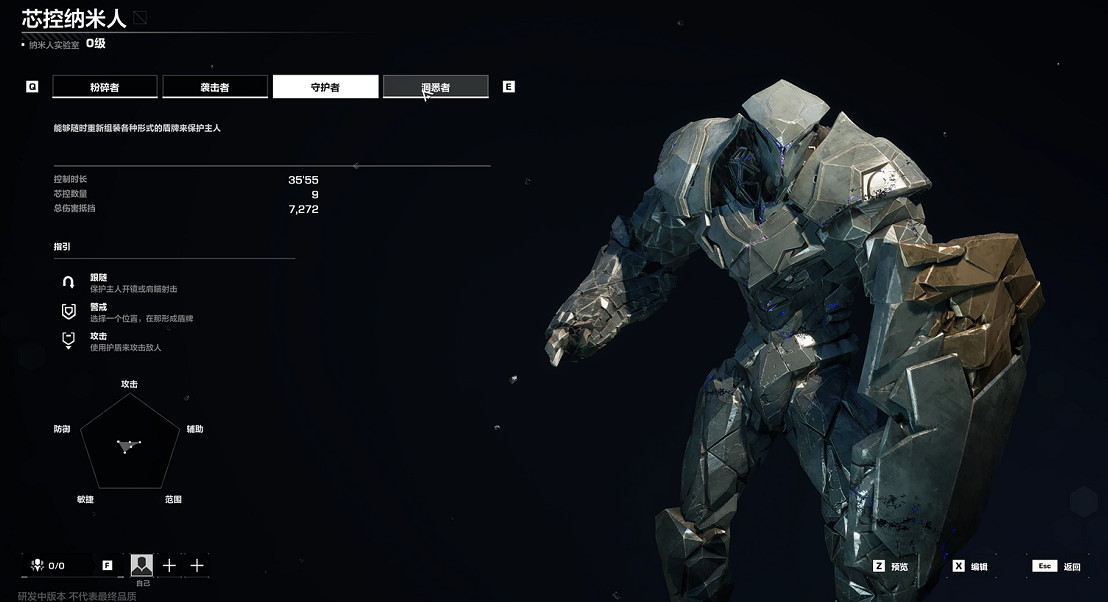Open the squad members 0/0 panel
This screenshot has height=602, width=1108.
pyautogui.click(x=48, y=566)
